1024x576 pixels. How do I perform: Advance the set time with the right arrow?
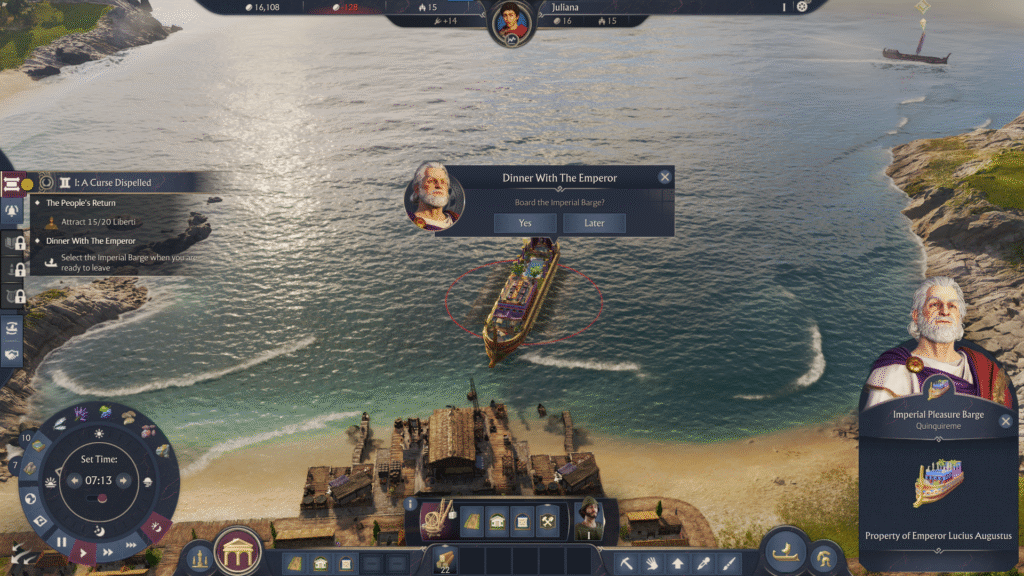(124, 480)
